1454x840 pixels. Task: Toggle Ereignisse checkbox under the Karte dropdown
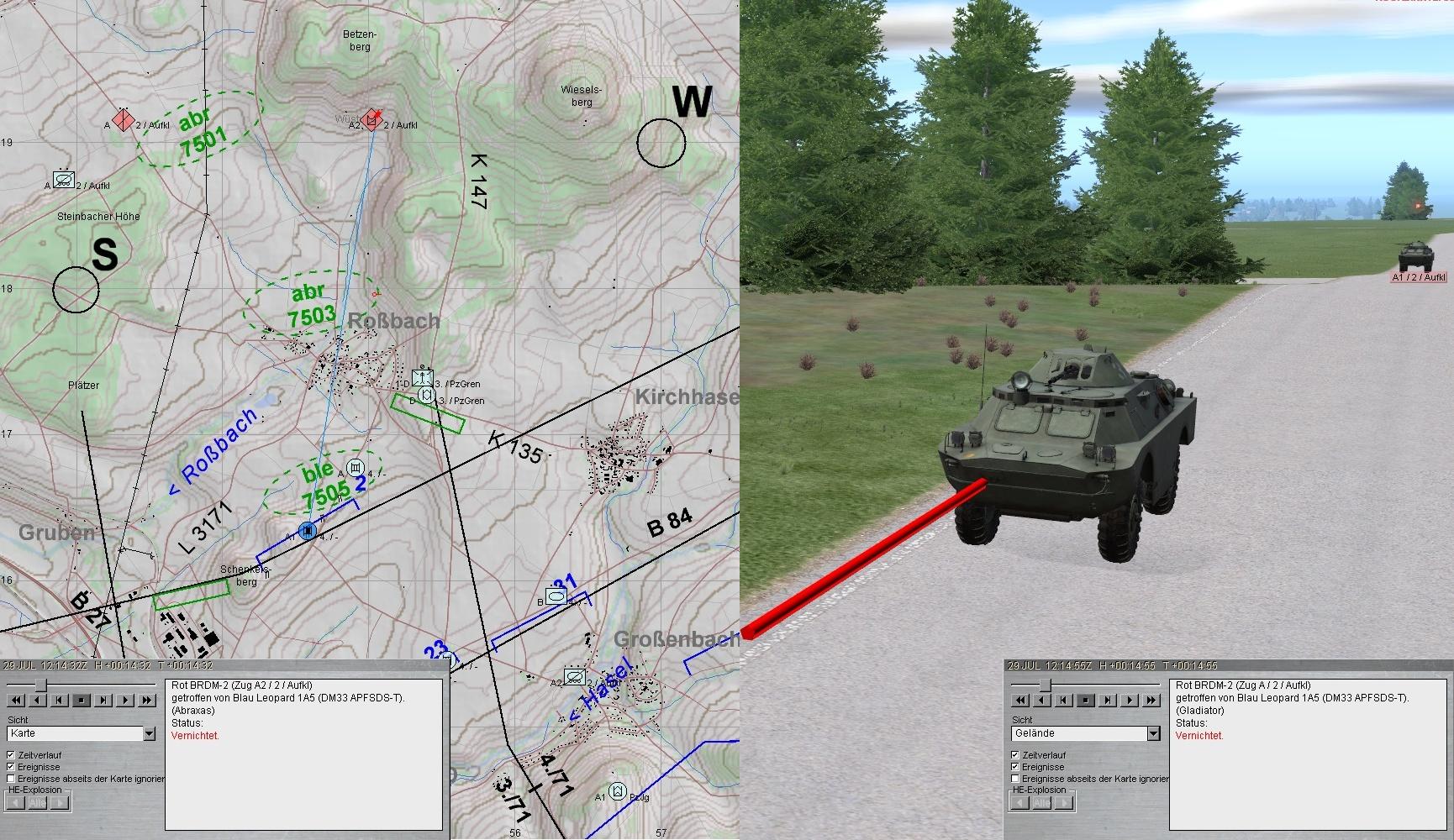12,767
